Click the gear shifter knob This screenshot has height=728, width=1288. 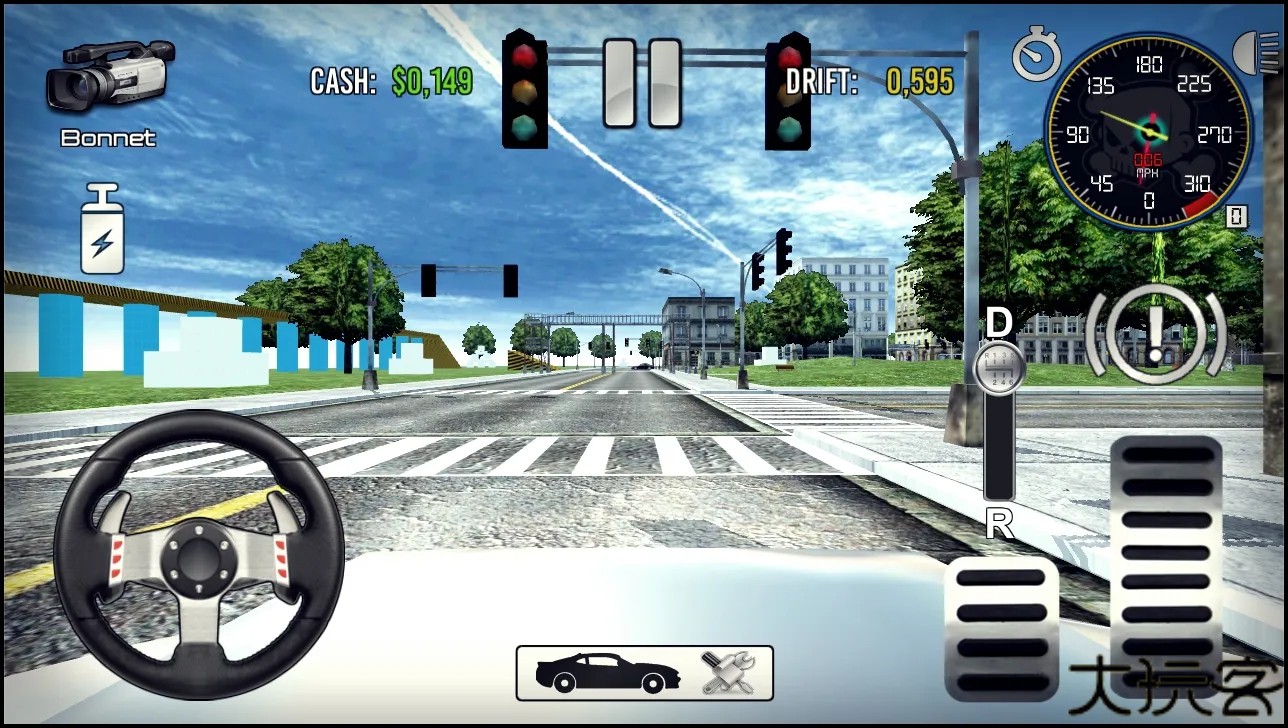[998, 367]
